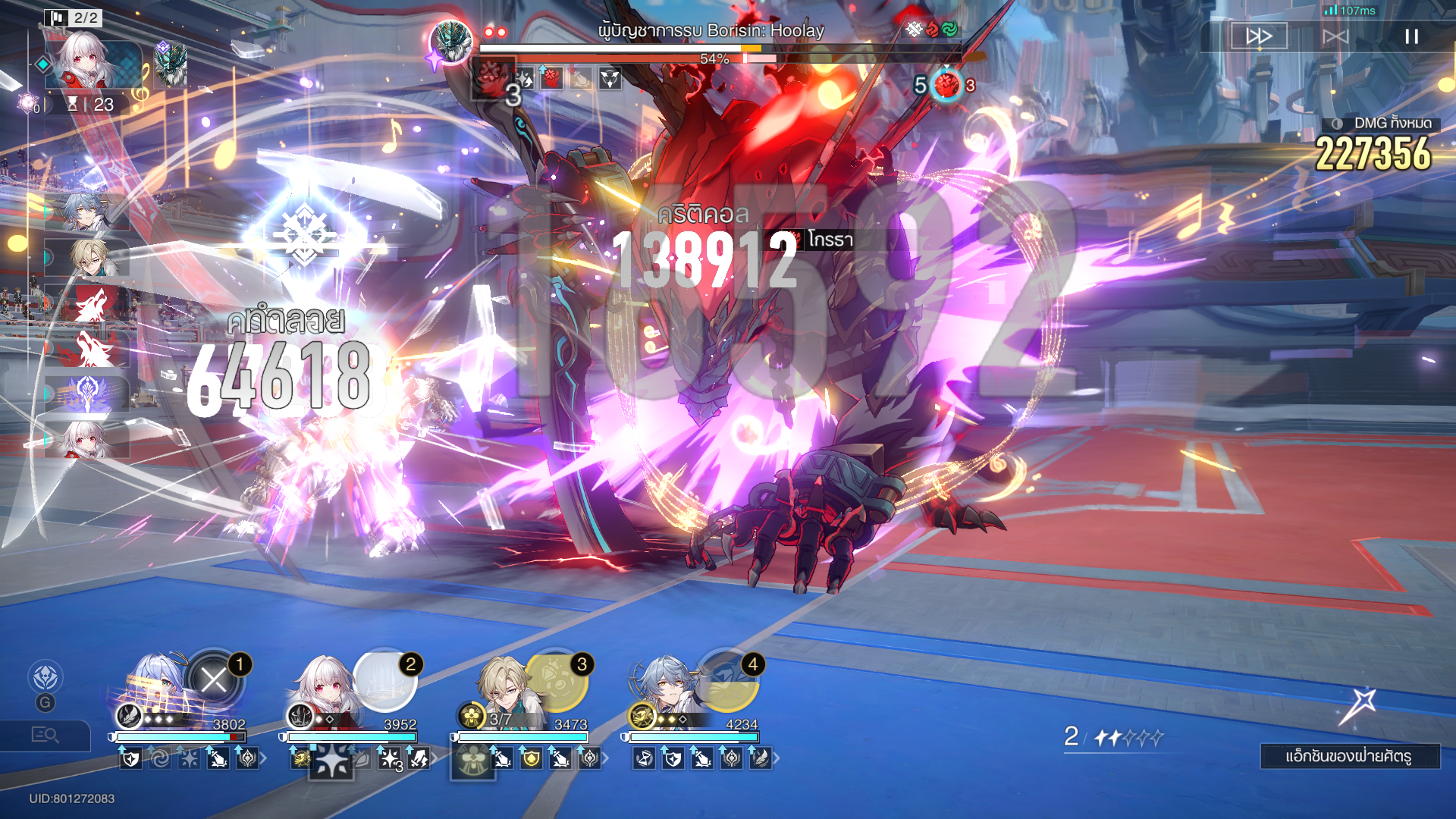Activate the slot 4 character's ultimate

click(x=727, y=679)
